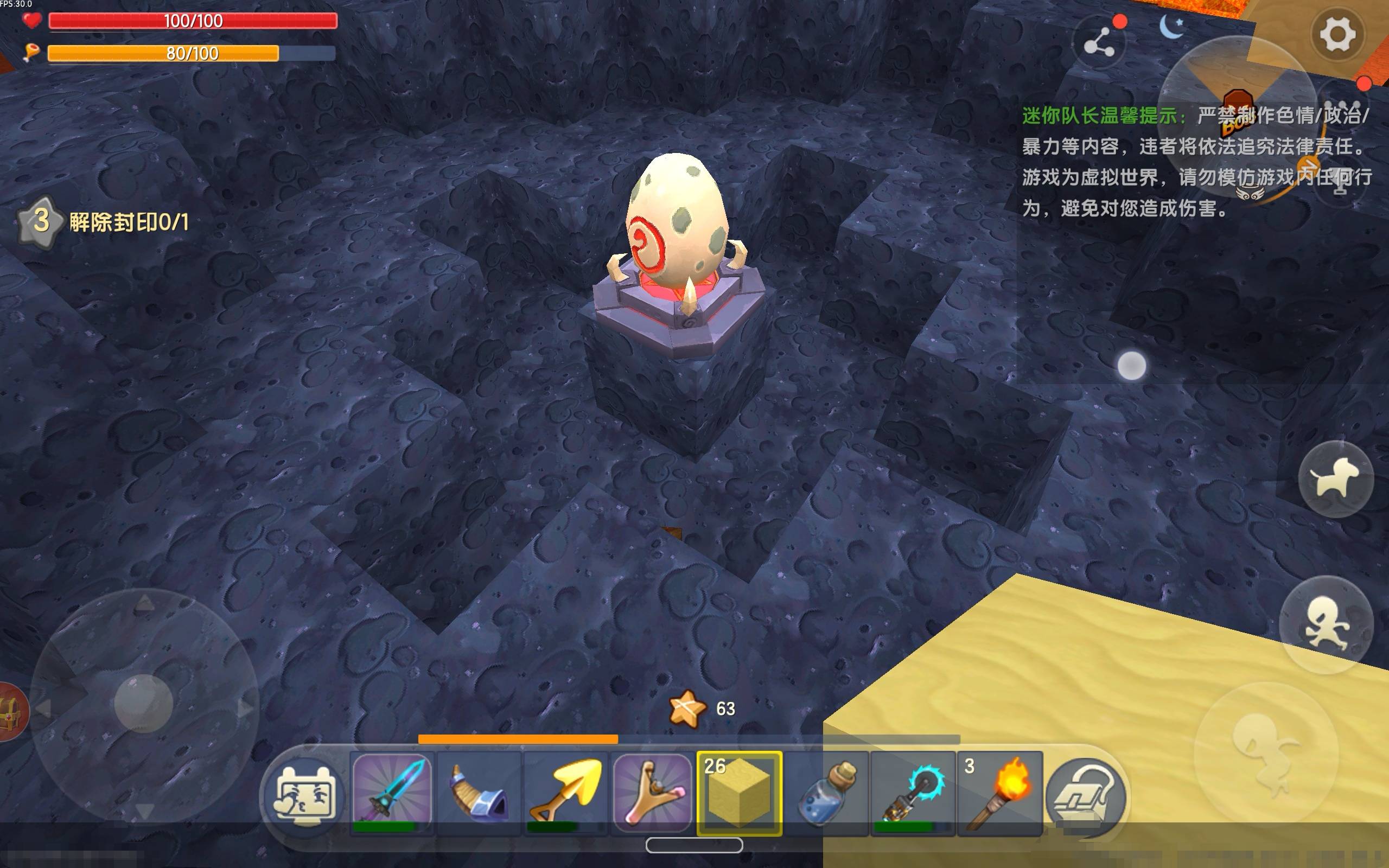Tap the share icon

(x=1099, y=43)
